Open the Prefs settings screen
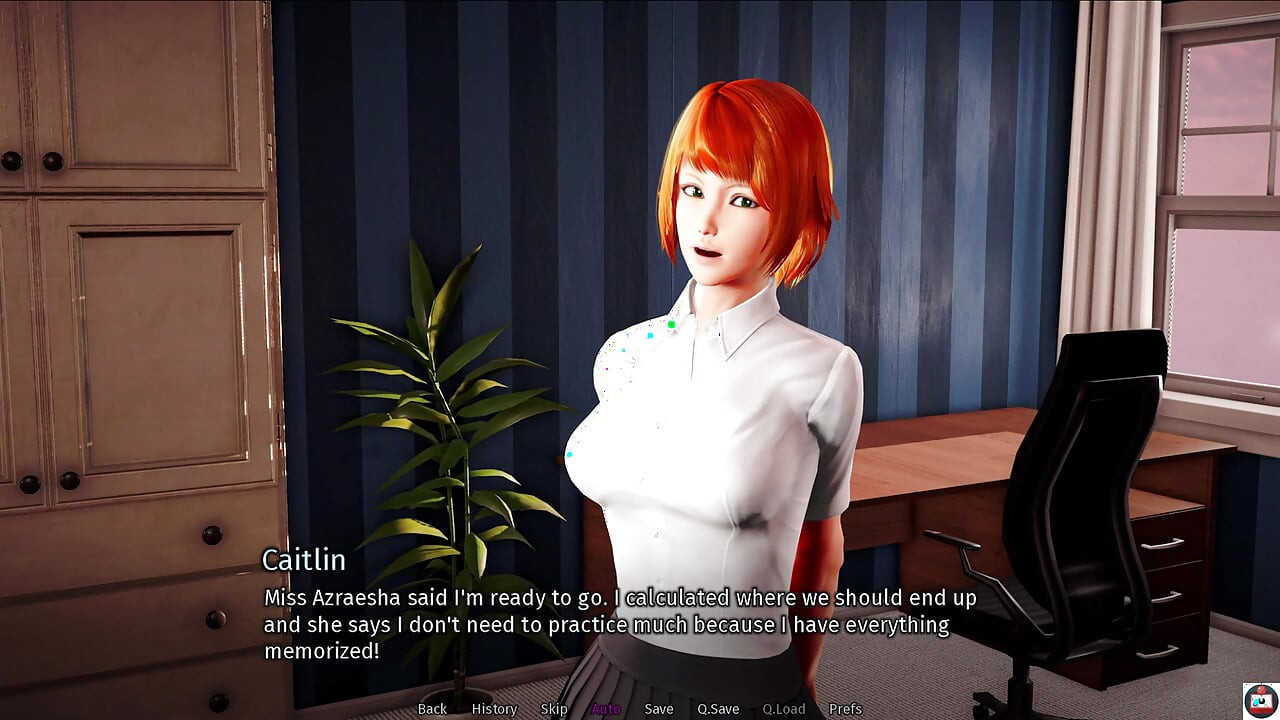The height and width of the screenshot is (720, 1280). tap(845, 709)
